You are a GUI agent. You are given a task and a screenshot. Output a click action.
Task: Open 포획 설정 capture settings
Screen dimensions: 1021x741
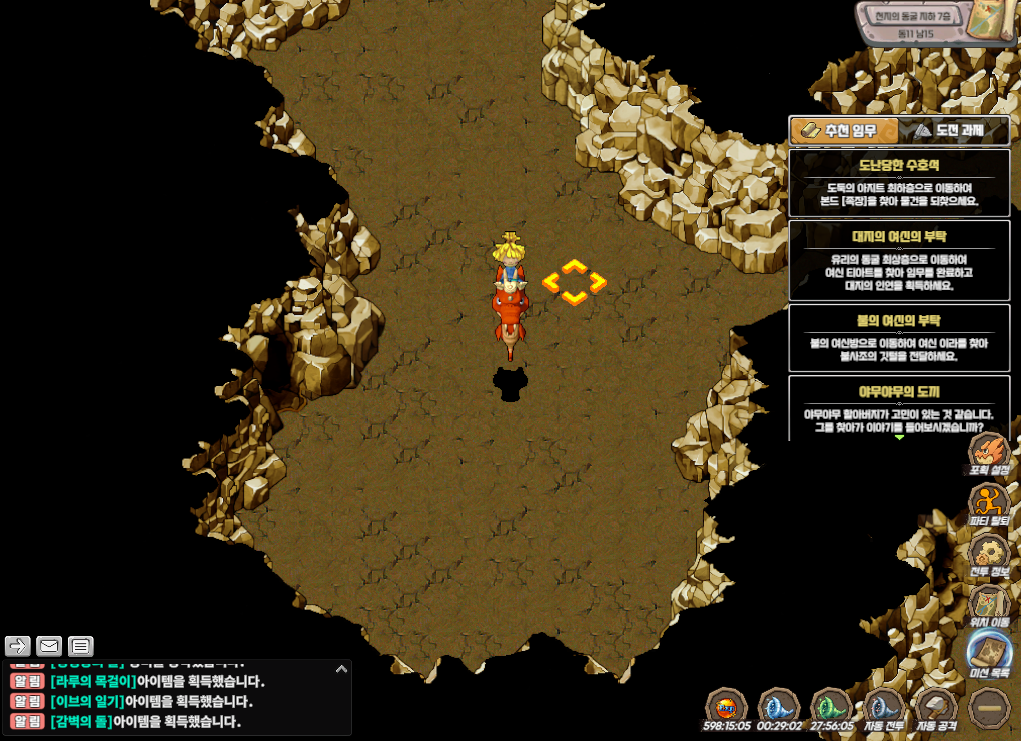989,453
